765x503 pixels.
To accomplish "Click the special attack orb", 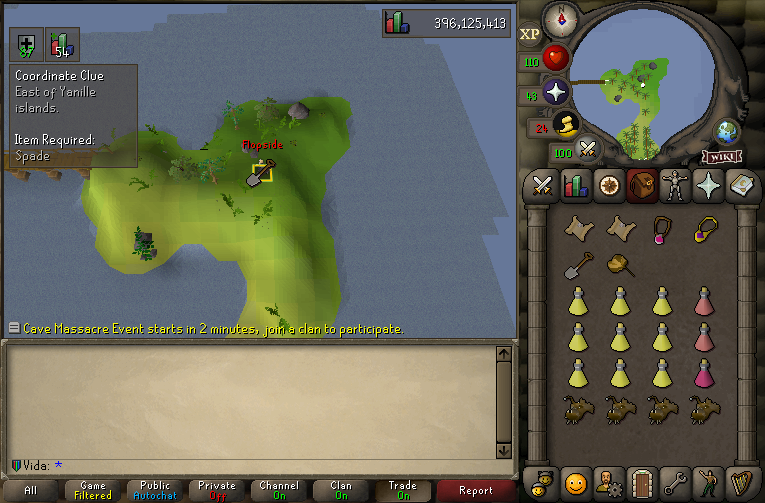I will (589, 151).
